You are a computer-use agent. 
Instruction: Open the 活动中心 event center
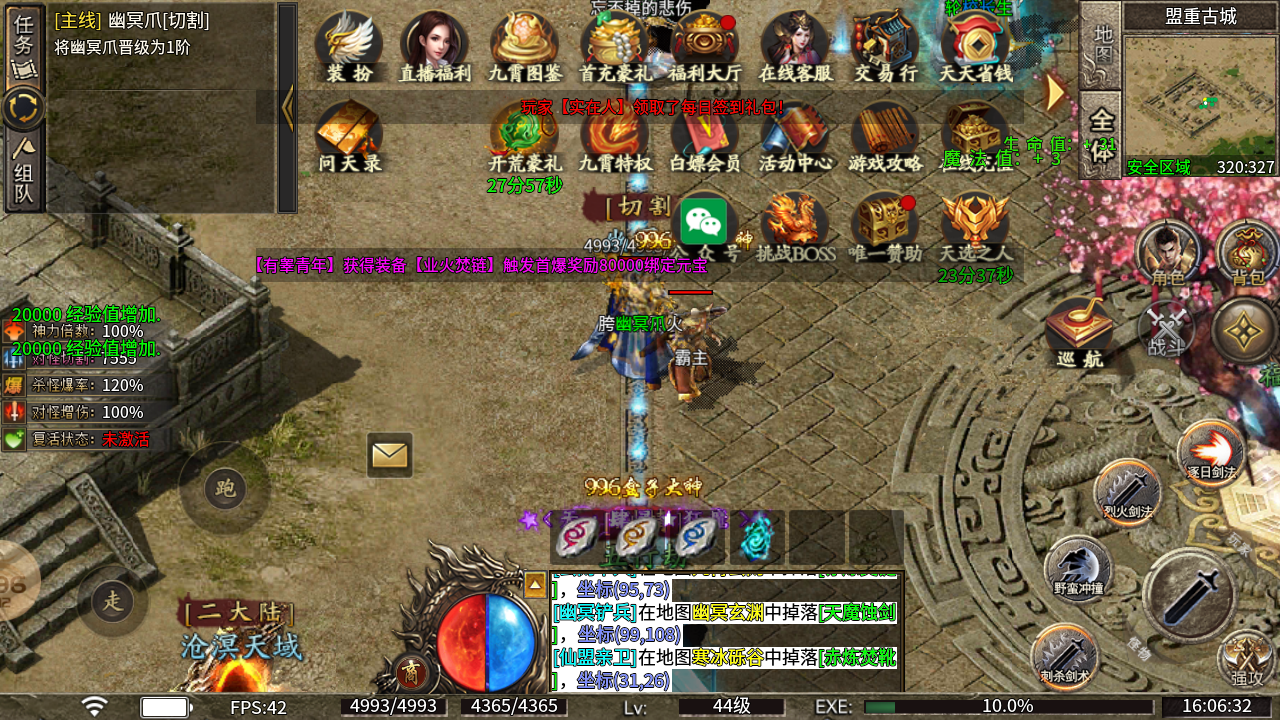(x=795, y=135)
